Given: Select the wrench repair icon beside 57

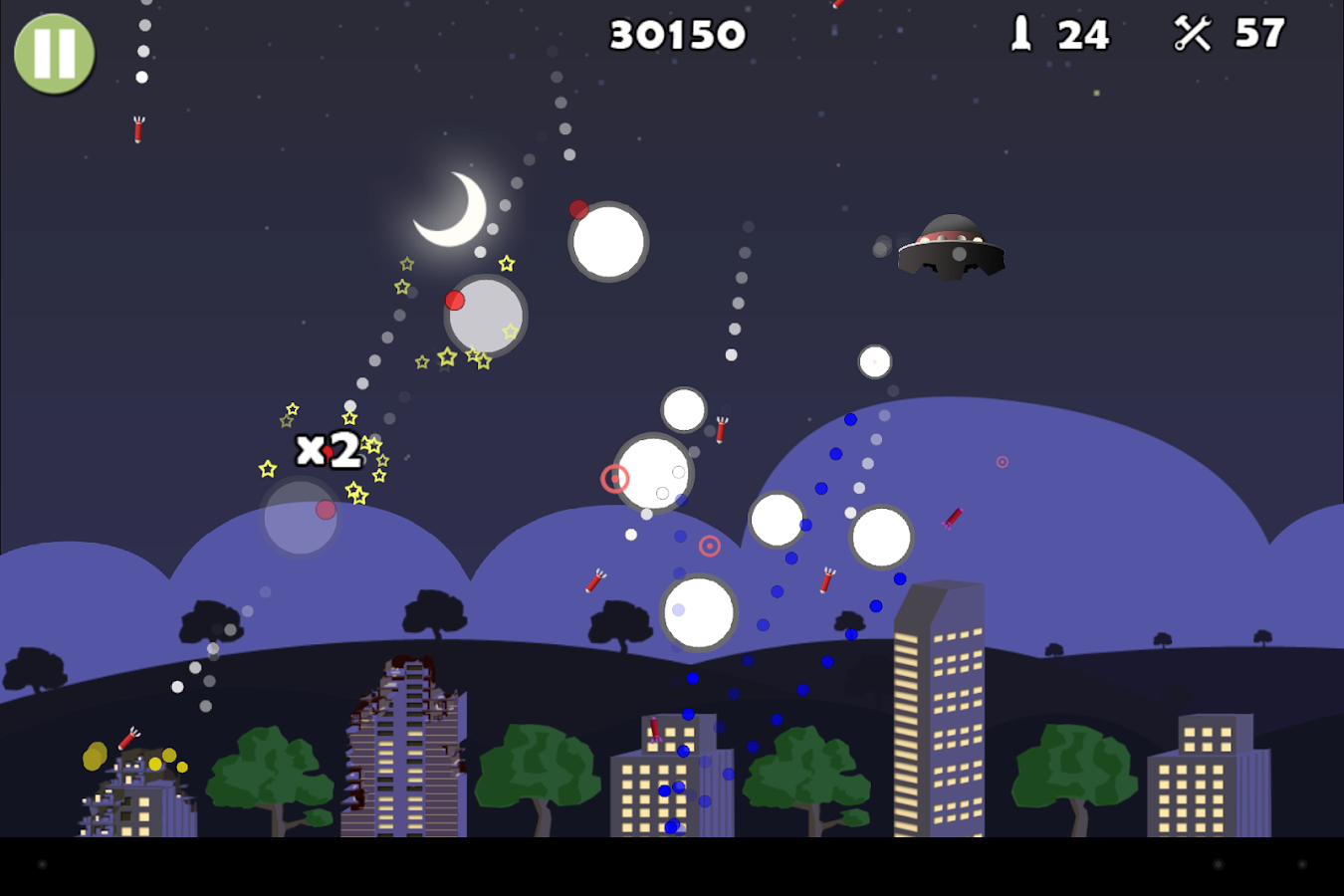Looking at the screenshot, I should 1192,33.
